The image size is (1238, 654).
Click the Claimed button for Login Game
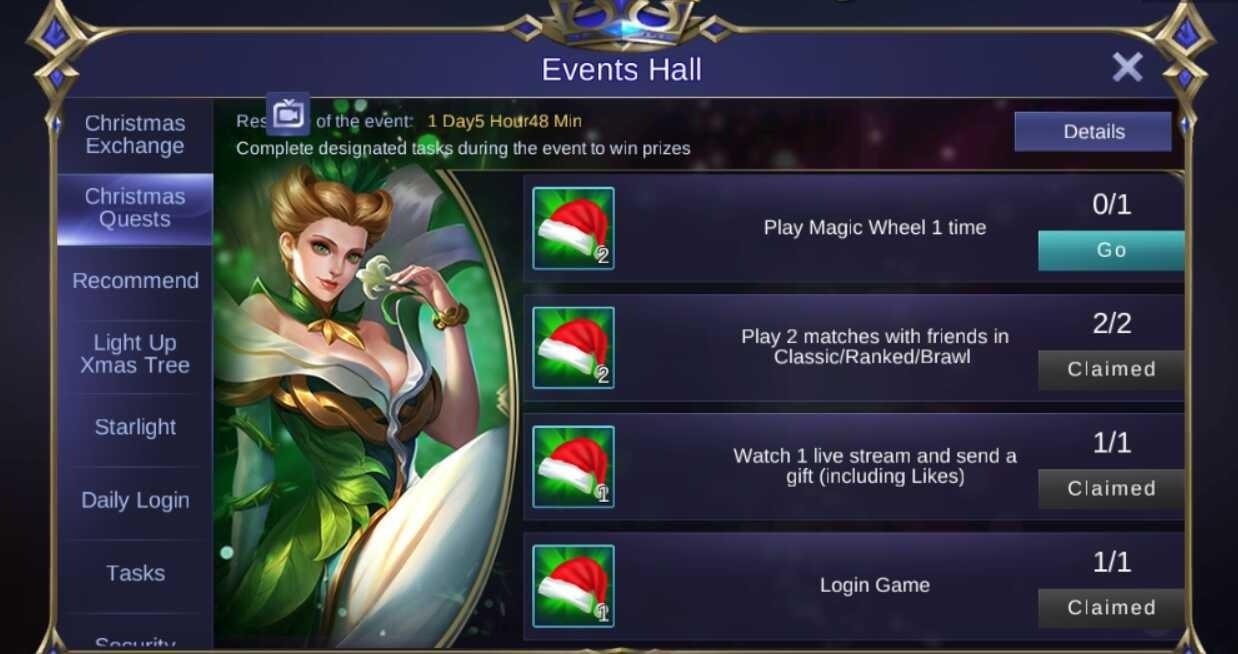click(x=1111, y=608)
